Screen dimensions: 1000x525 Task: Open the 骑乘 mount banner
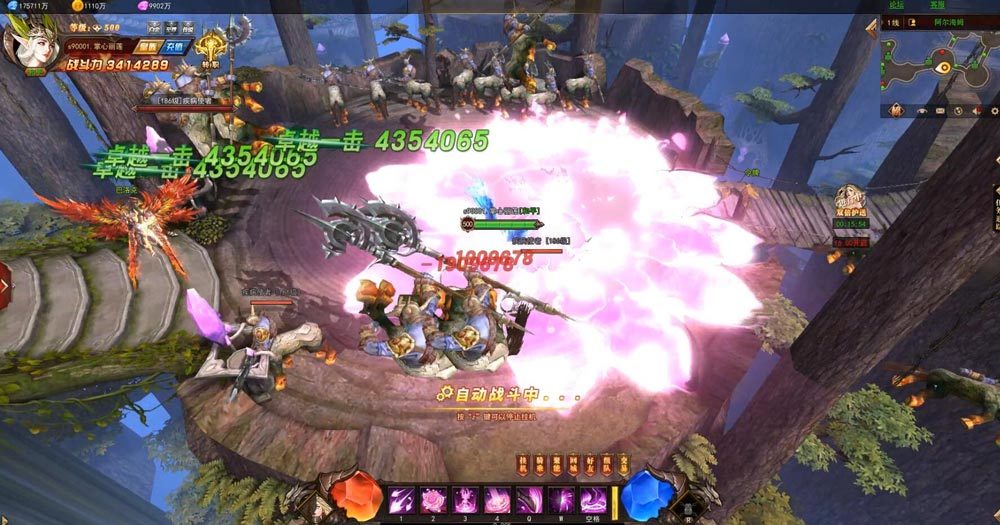[539, 463]
